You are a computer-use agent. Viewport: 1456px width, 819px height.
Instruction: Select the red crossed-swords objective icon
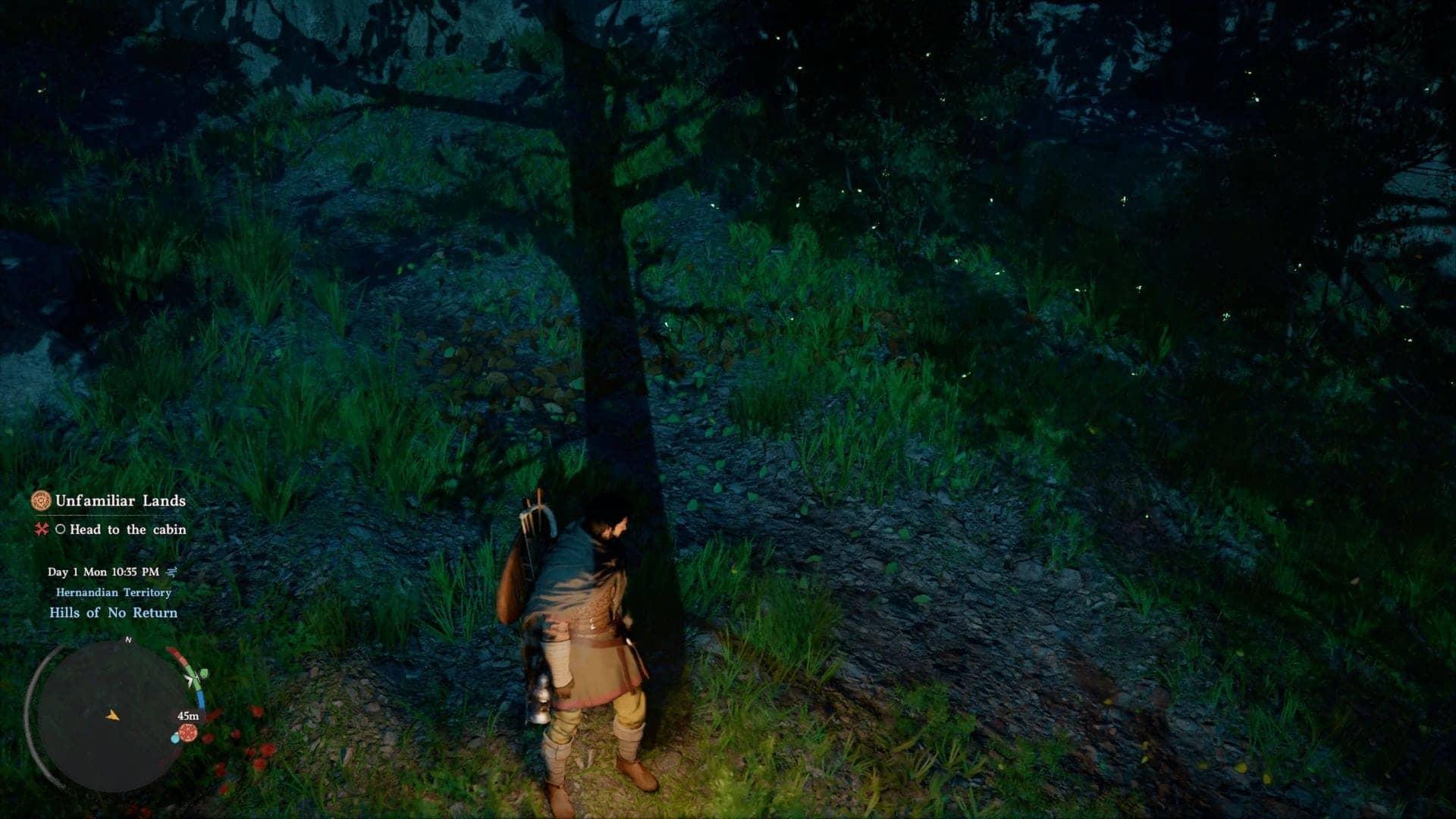point(41,530)
